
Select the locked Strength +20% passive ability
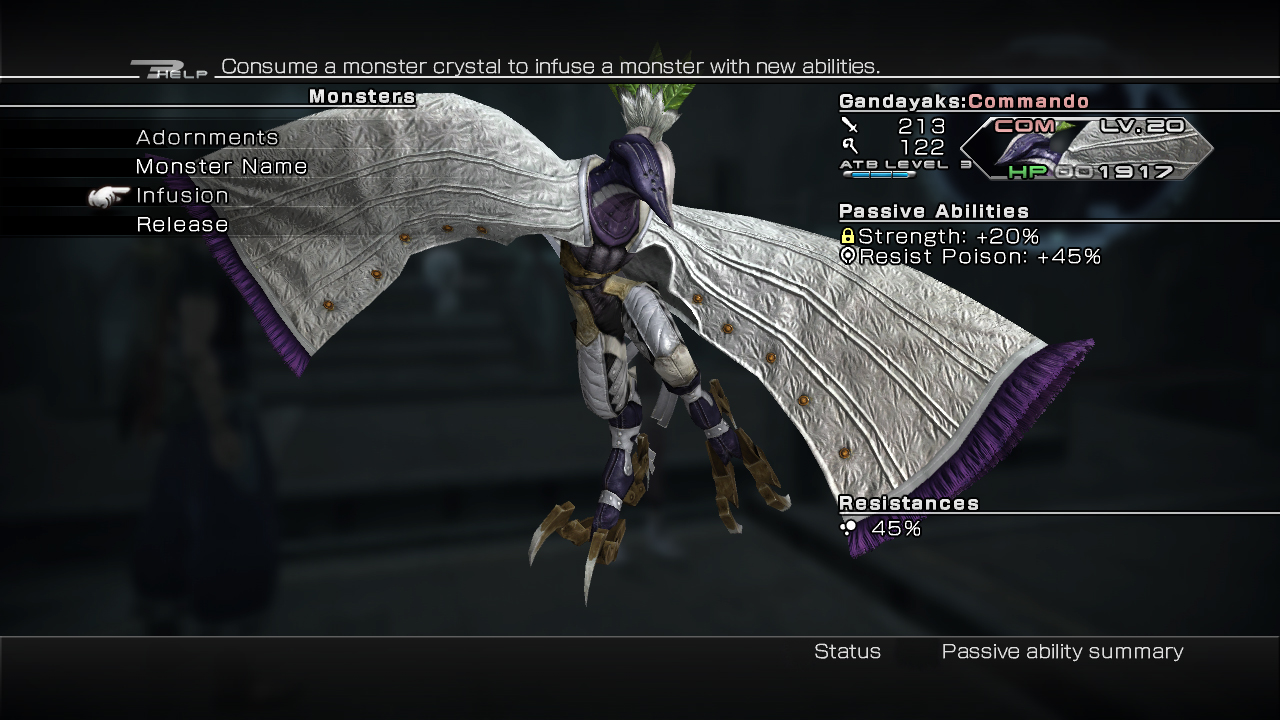point(939,237)
